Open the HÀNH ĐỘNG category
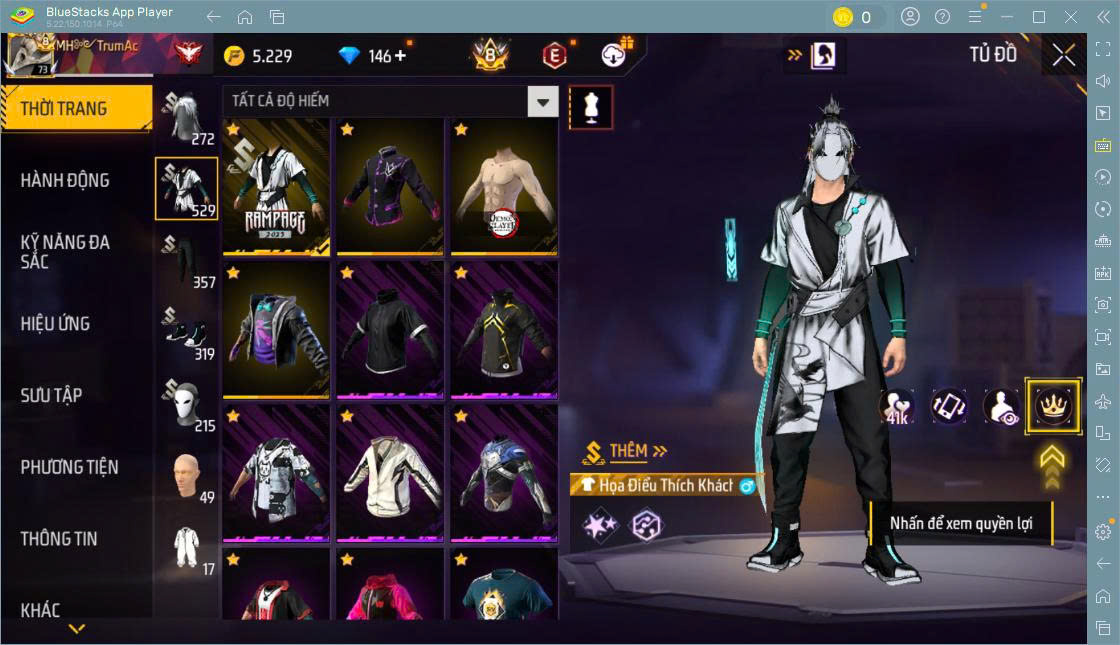The width and height of the screenshot is (1120, 645). pyautogui.click(x=65, y=180)
